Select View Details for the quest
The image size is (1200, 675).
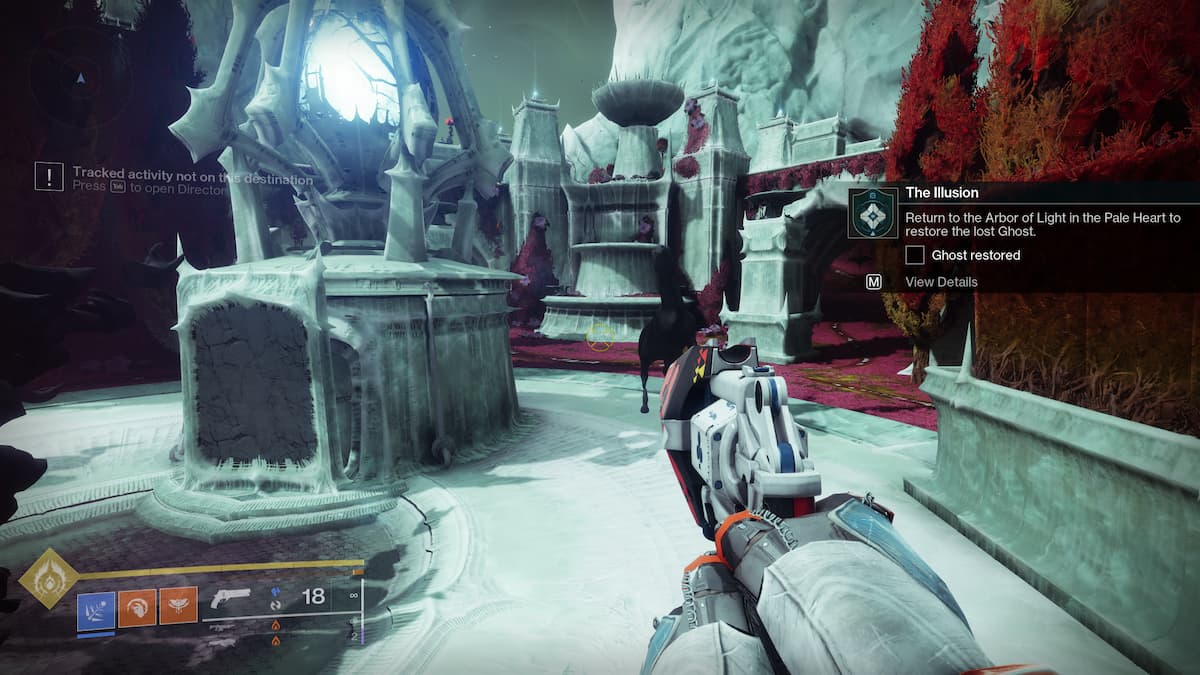coord(941,282)
